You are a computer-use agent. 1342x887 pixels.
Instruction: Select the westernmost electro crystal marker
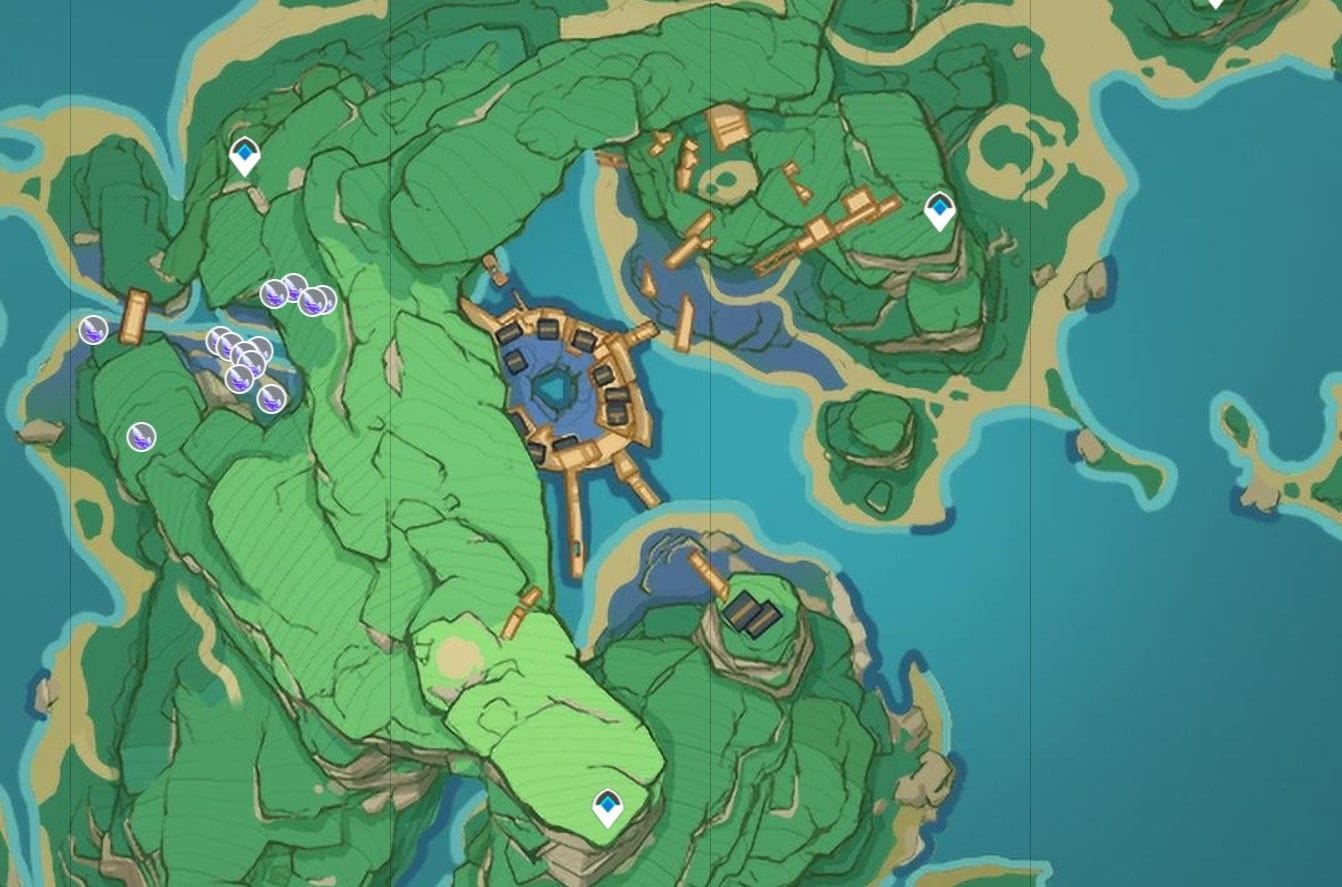click(94, 330)
